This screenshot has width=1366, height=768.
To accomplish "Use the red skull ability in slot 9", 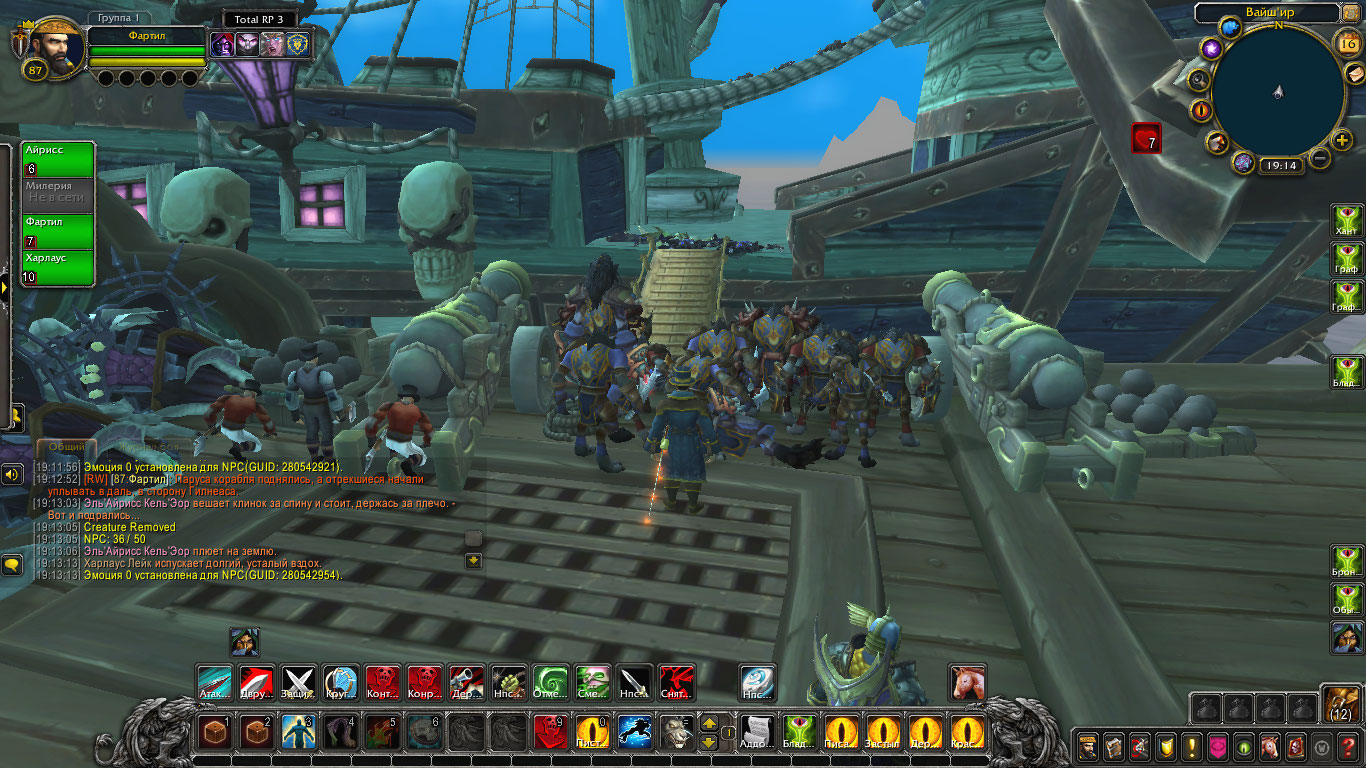I will tap(550, 732).
